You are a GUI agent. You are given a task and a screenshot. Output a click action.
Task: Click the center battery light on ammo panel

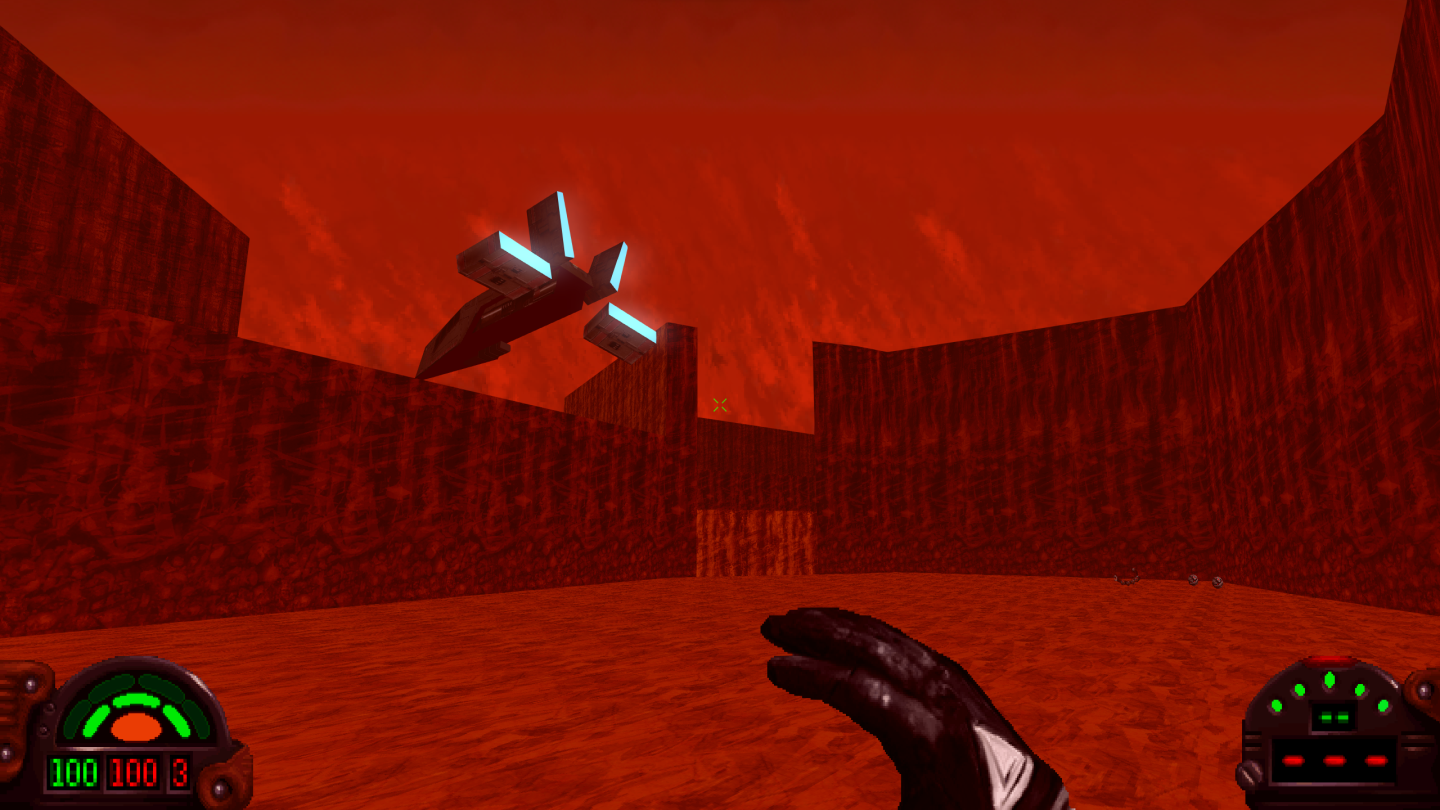[x=1329, y=678]
